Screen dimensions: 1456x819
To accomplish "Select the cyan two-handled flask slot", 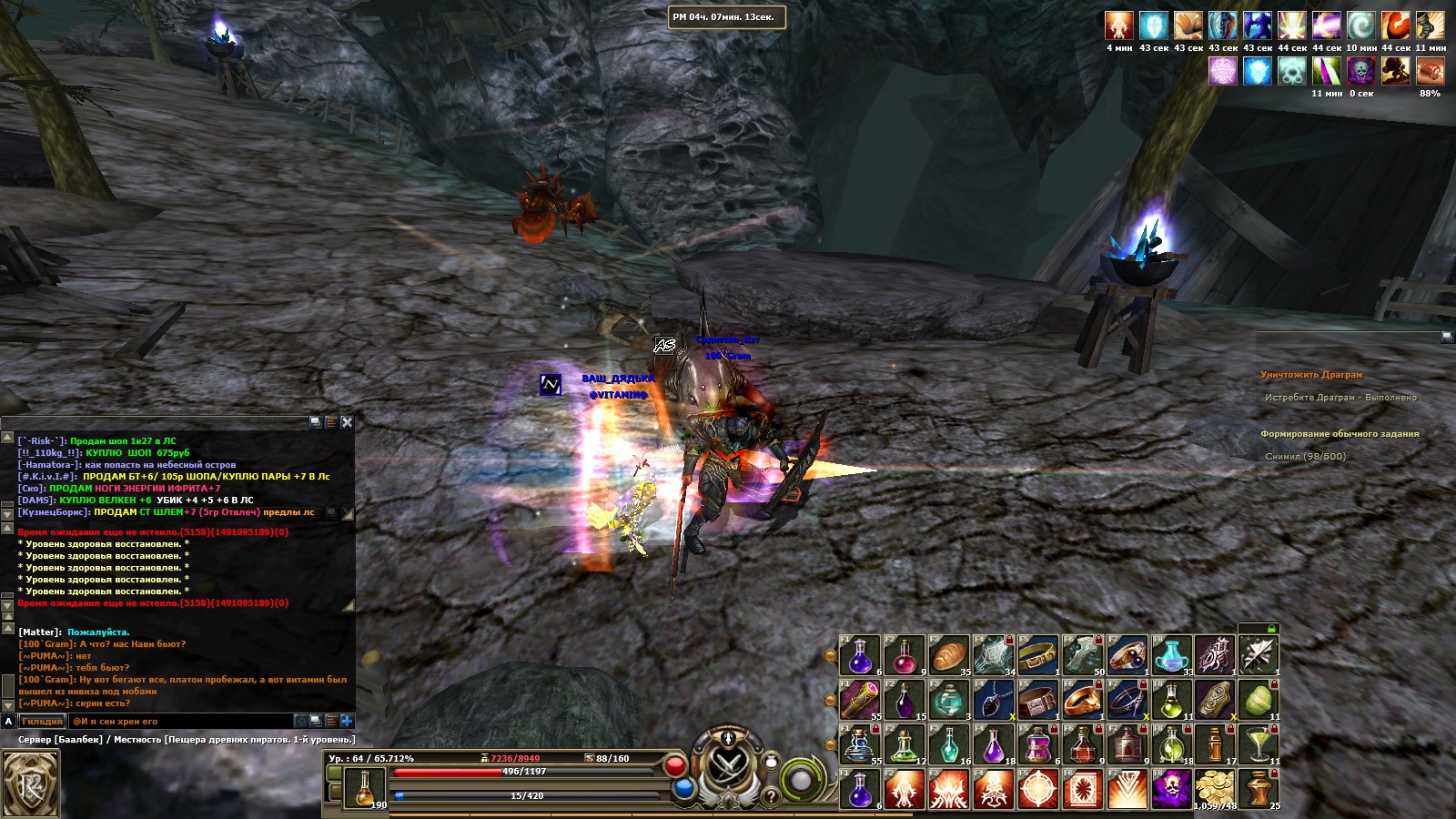I will pos(1171,655).
